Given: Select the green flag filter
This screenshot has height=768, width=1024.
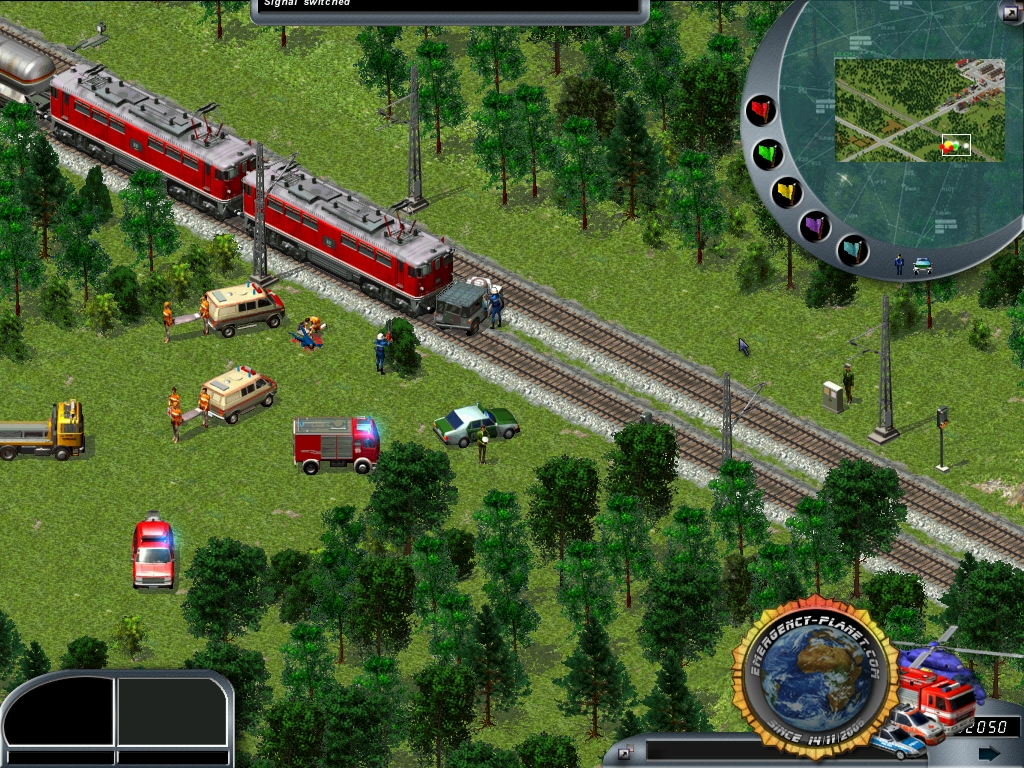Looking at the screenshot, I should click(x=768, y=154).
